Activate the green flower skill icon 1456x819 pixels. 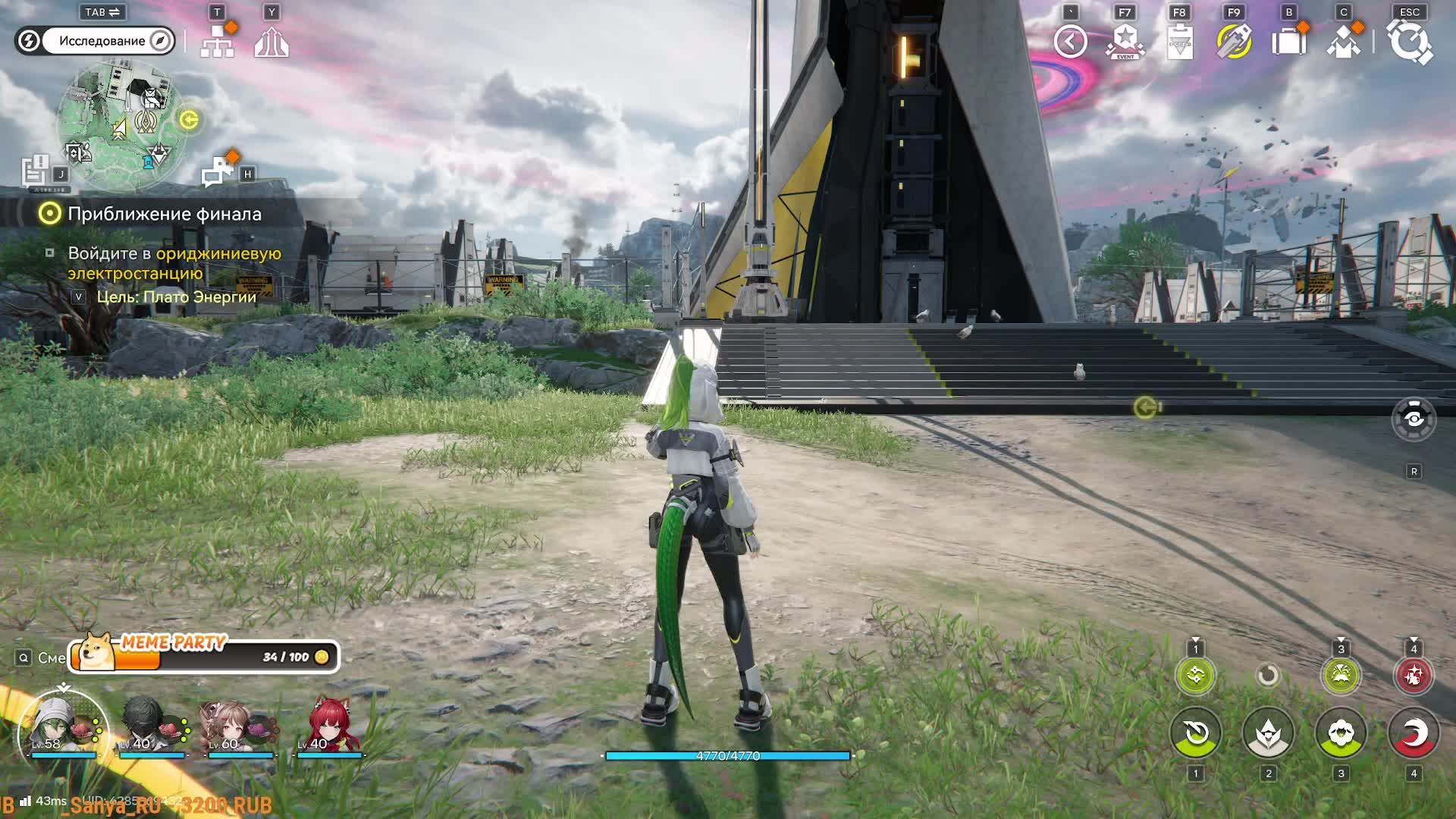click(x=1341, y=733)
